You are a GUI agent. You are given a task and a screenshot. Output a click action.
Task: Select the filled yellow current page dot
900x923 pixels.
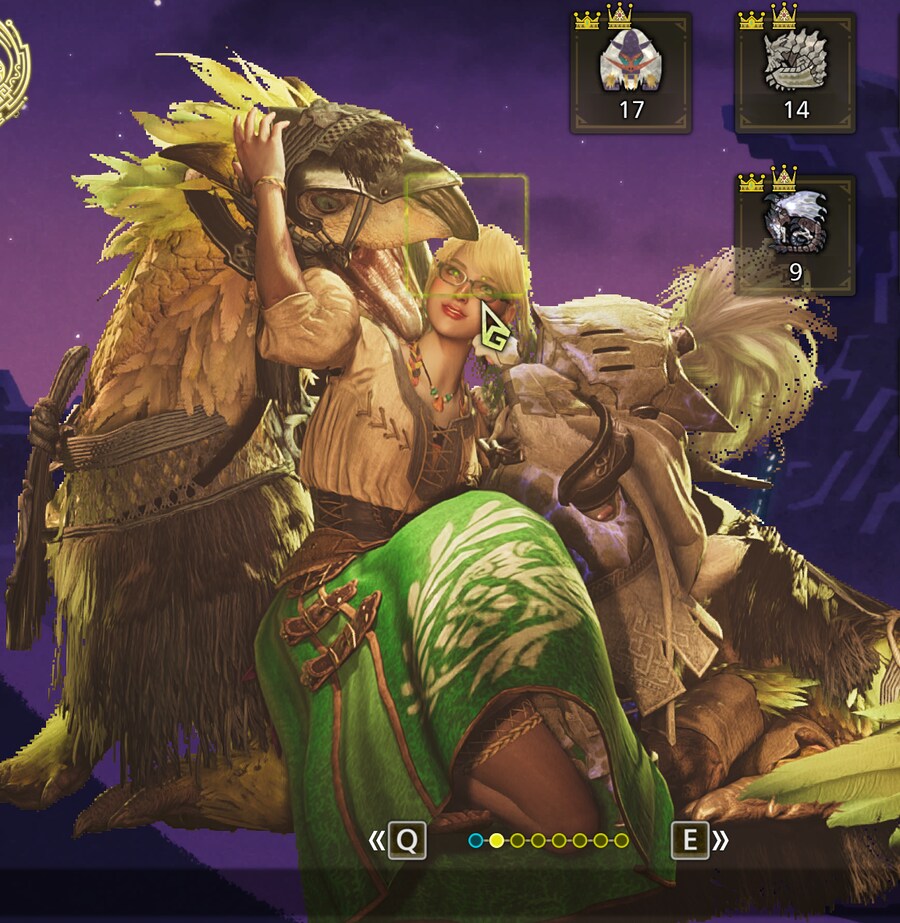(497, 841)
